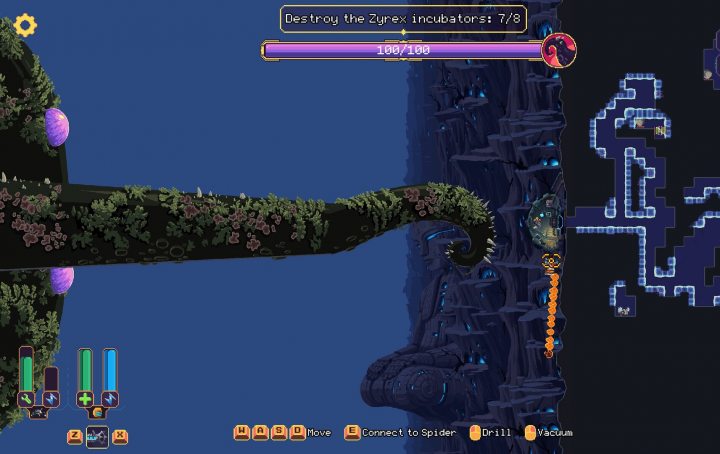Click the green wrench repair icon
Screen dimensions: 720x454
point(27,399)
